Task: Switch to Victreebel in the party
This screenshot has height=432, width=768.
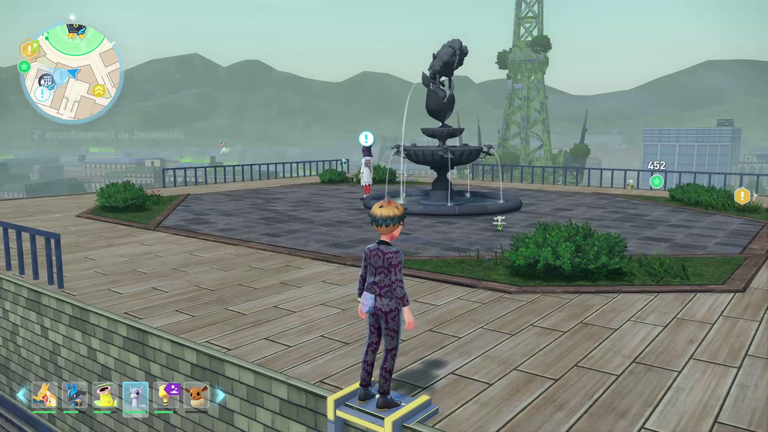Action: 104,395
